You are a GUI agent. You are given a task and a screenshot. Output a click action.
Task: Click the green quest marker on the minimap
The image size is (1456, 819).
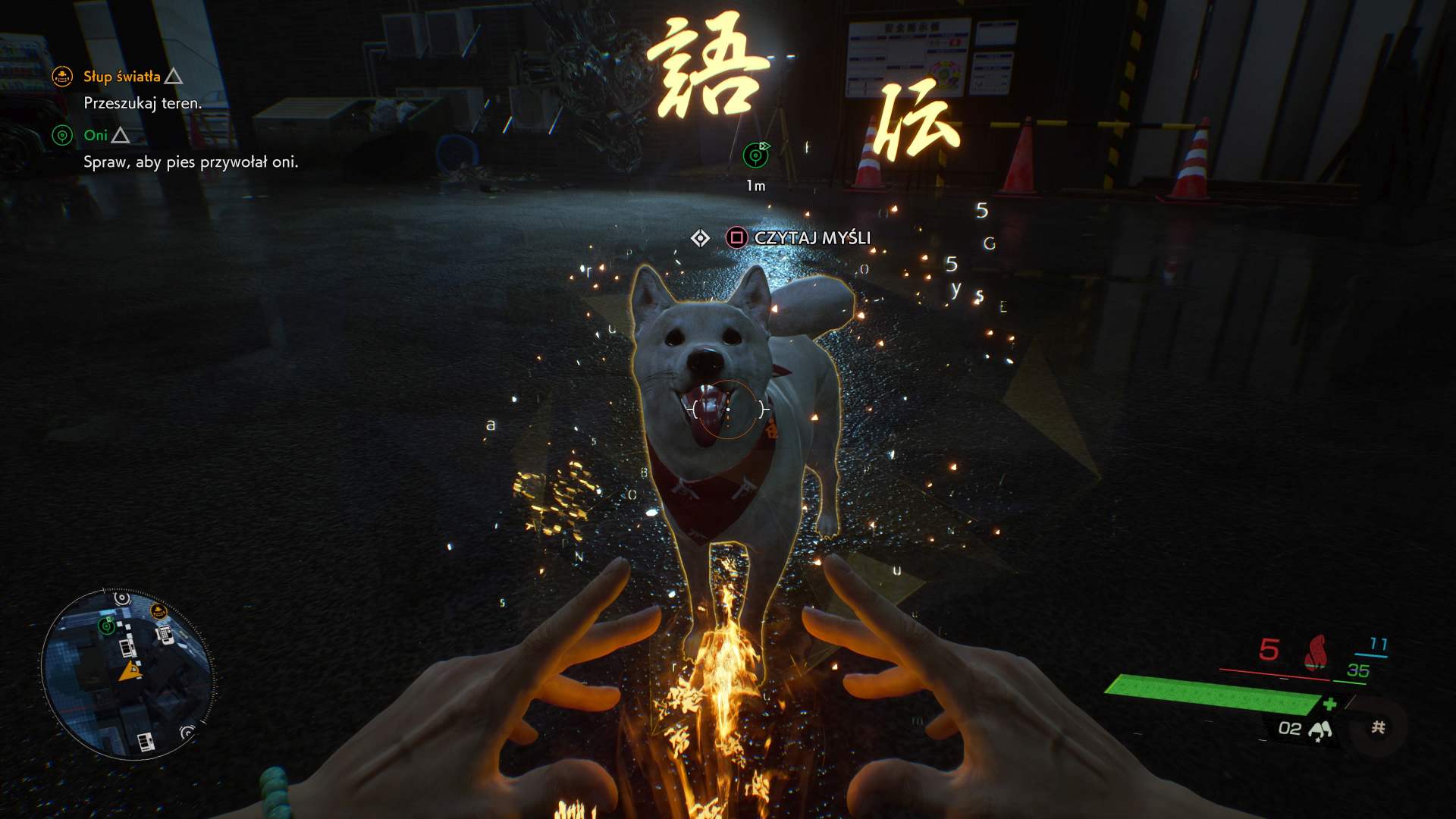107,626
